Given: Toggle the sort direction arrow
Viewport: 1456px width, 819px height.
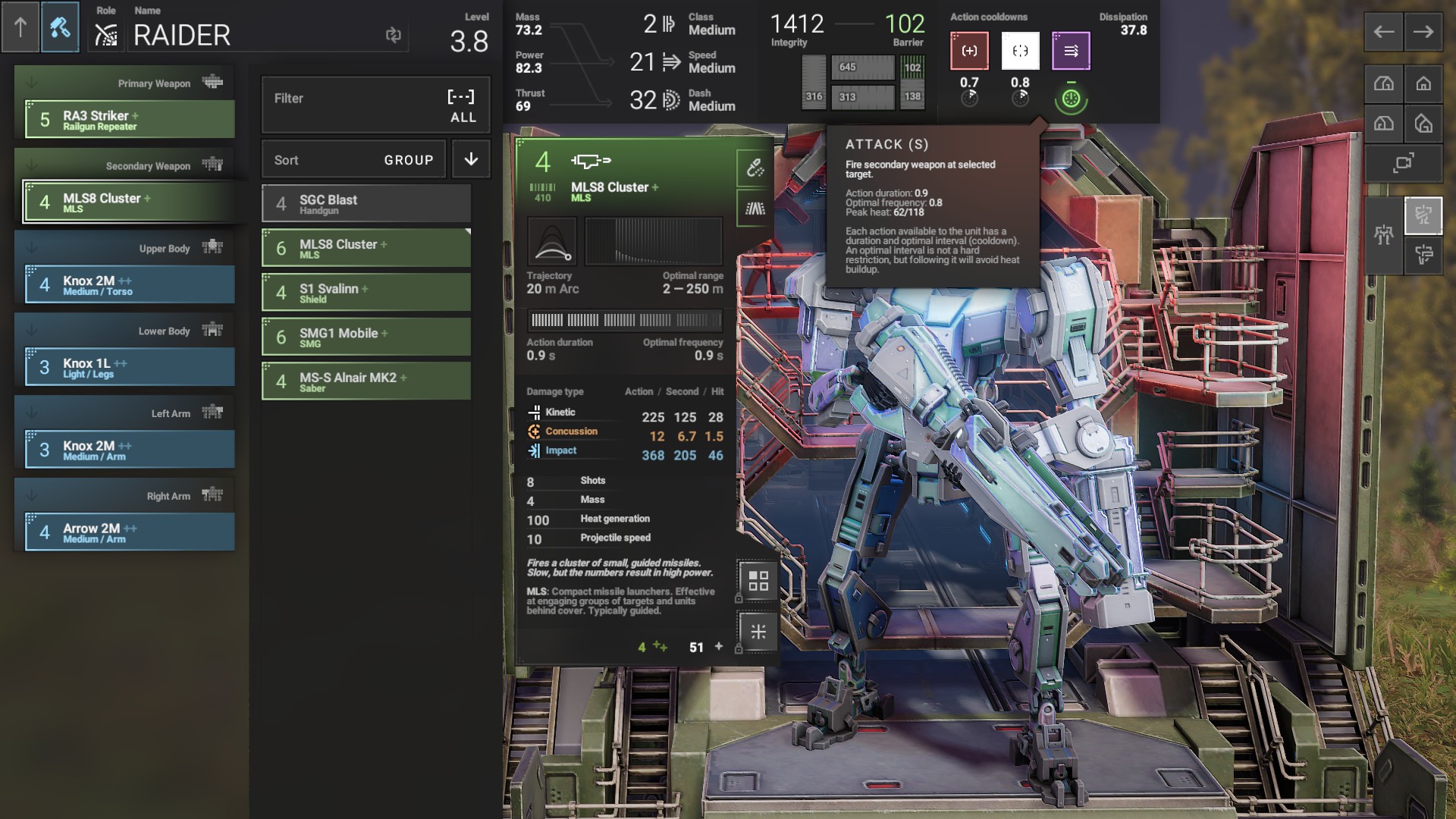Looking at the screenshot, I should (x=471, y=159).
